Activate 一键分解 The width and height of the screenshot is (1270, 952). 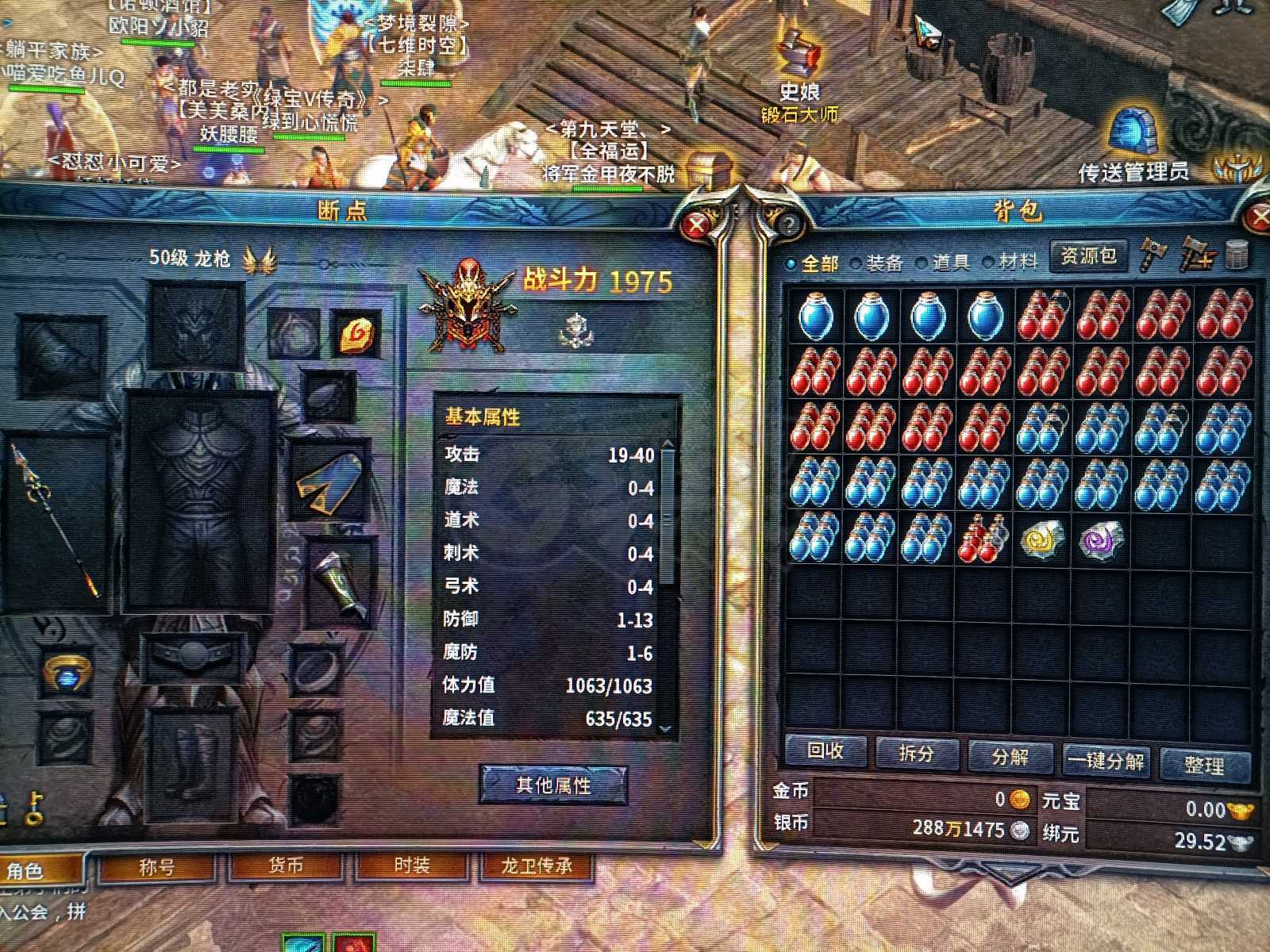point(1106,761)
